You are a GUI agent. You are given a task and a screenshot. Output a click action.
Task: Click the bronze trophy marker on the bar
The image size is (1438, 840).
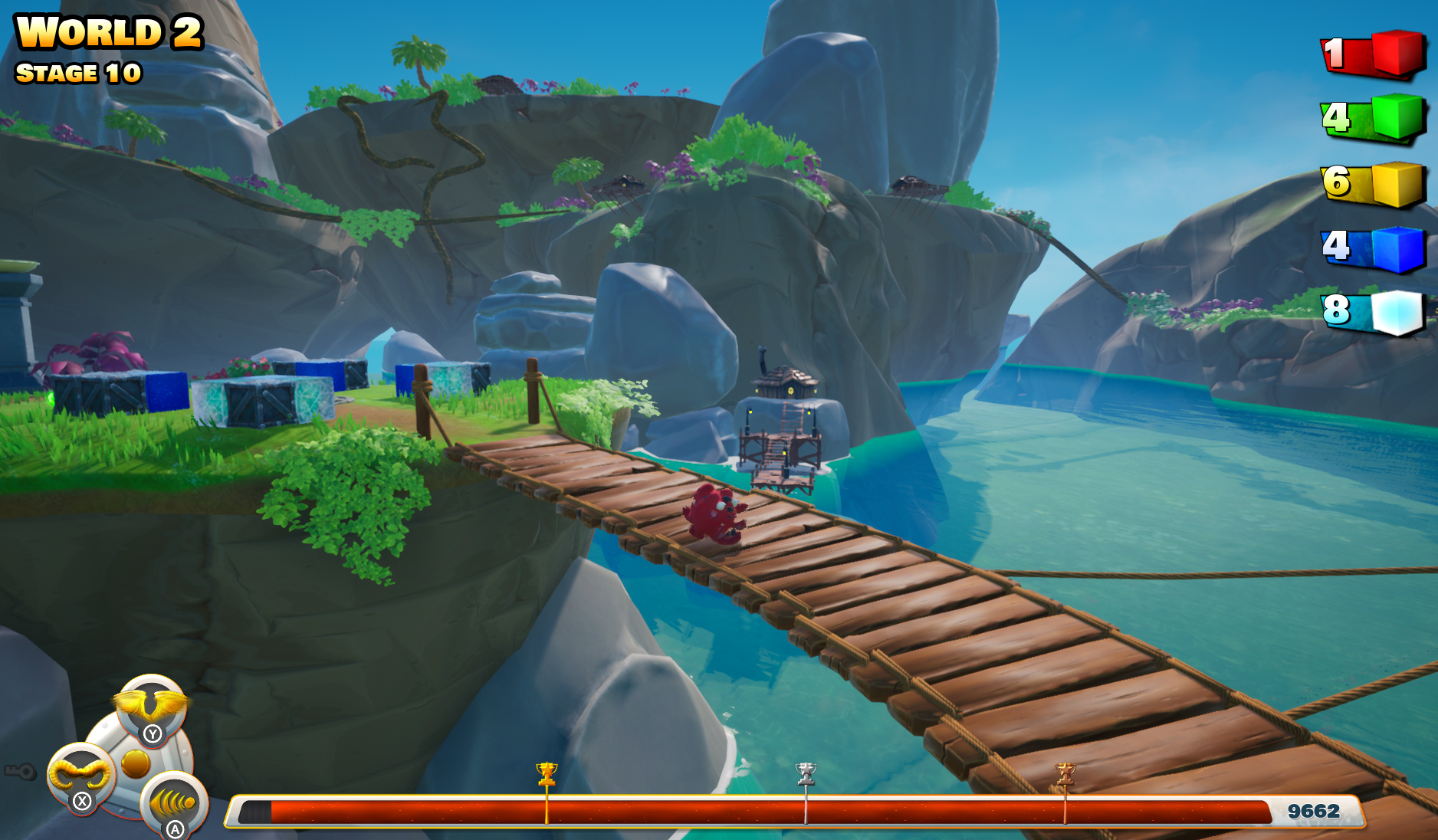click(x=1065, y=773)
